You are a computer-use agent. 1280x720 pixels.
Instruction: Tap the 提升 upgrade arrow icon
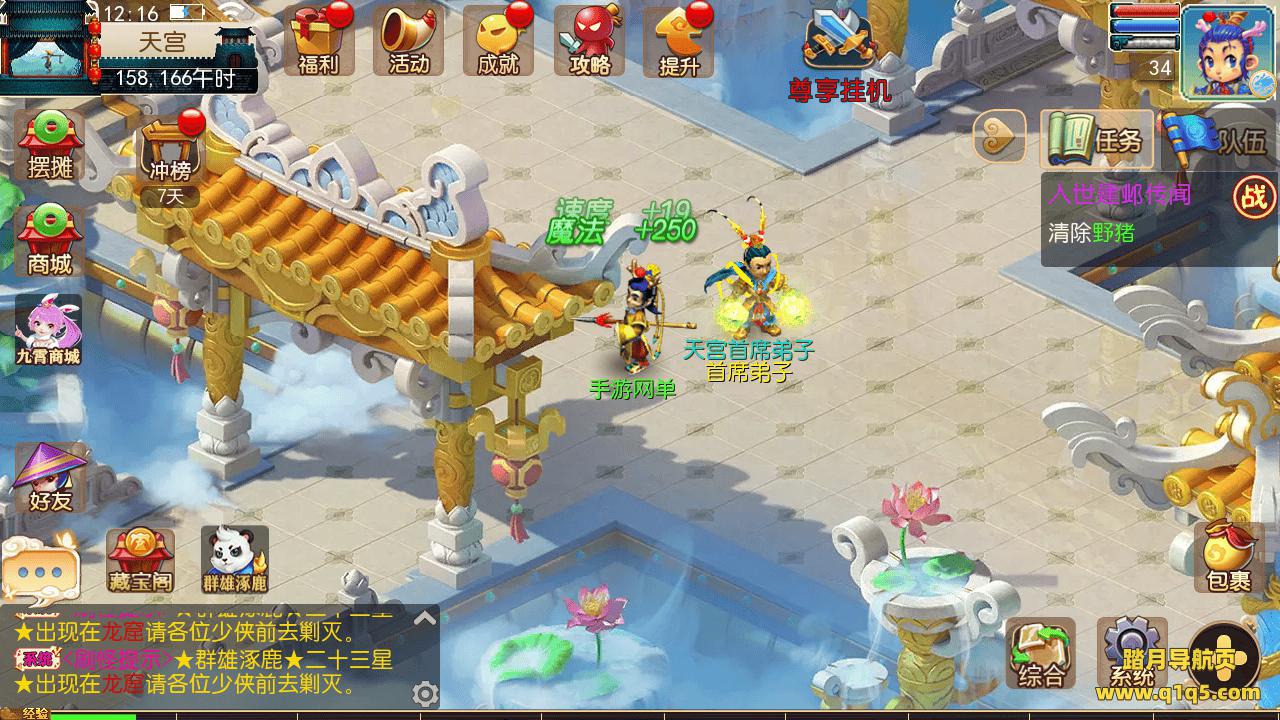[679, 41]
